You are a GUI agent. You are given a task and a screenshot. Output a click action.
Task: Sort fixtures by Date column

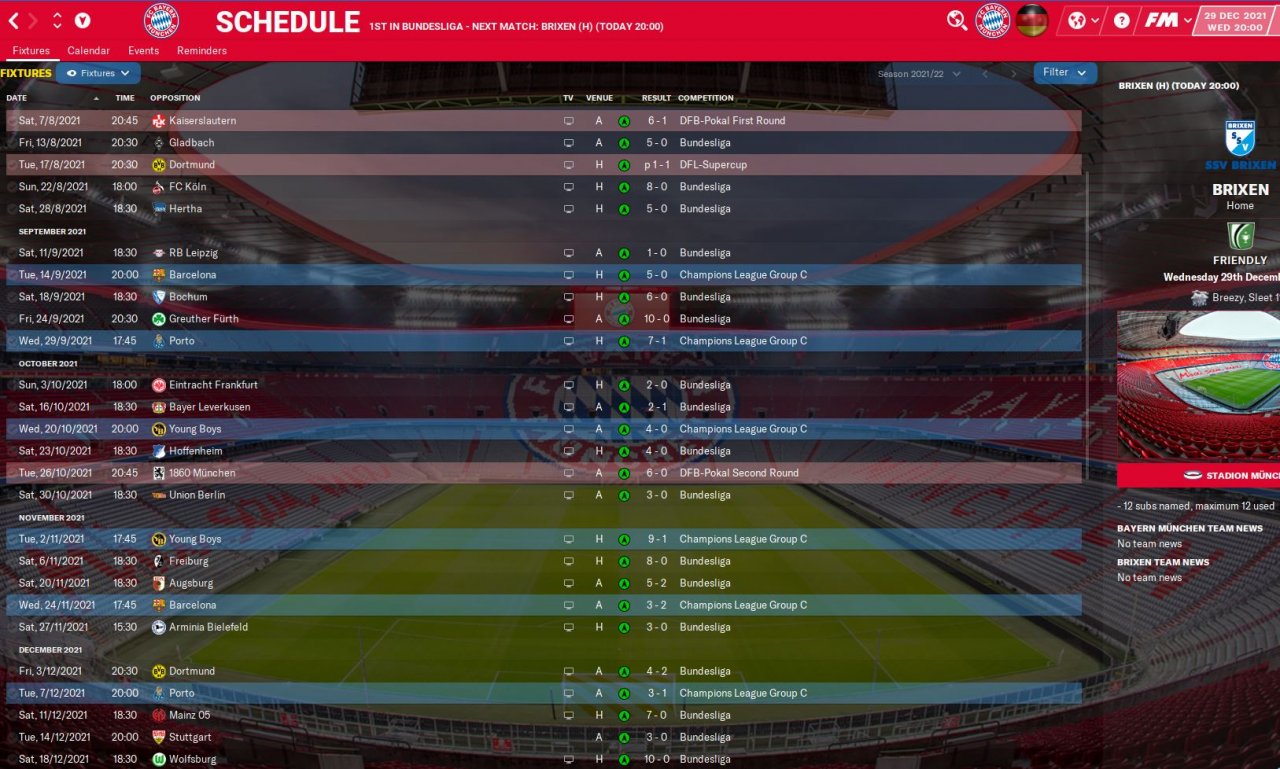pyautogui.click(x=17, y=98)
